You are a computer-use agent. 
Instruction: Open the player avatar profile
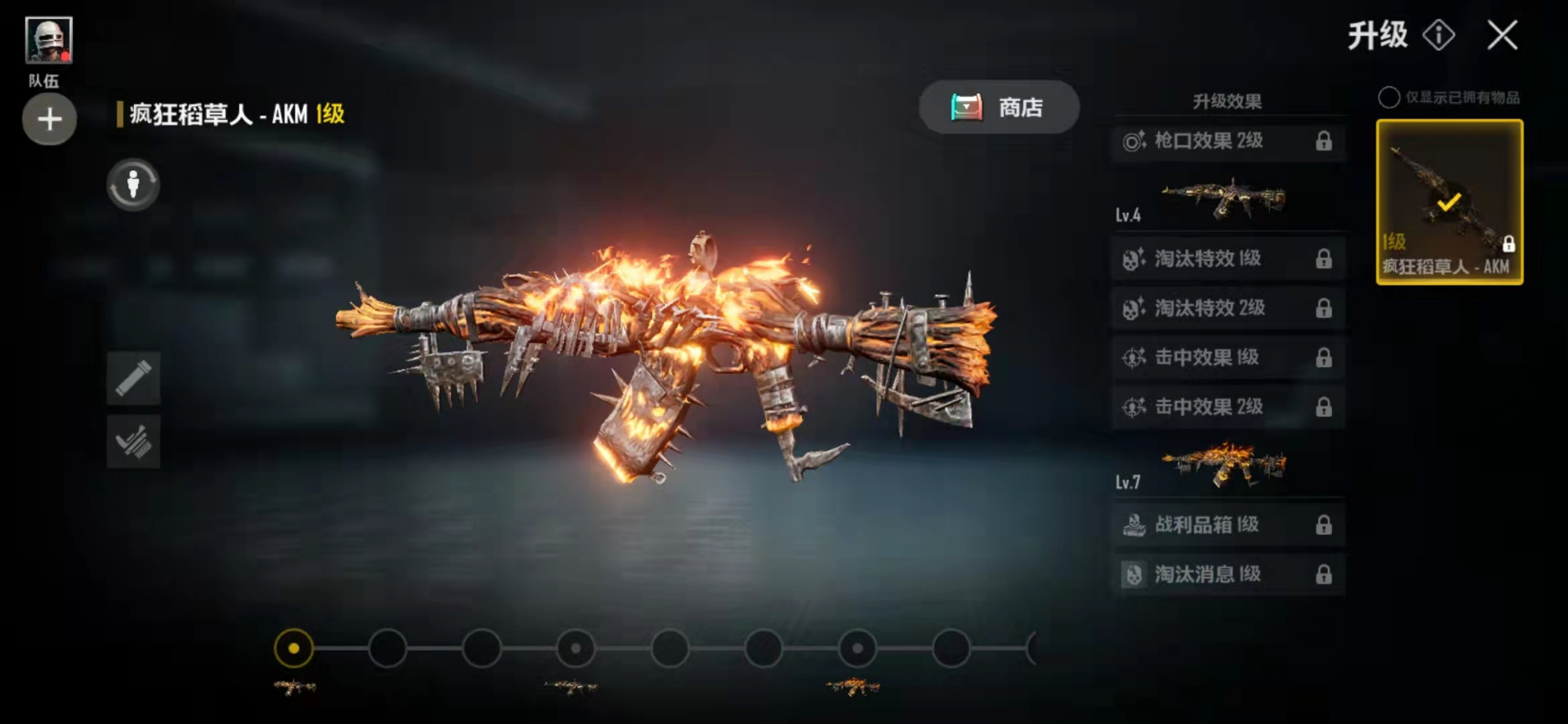(49, 40)
